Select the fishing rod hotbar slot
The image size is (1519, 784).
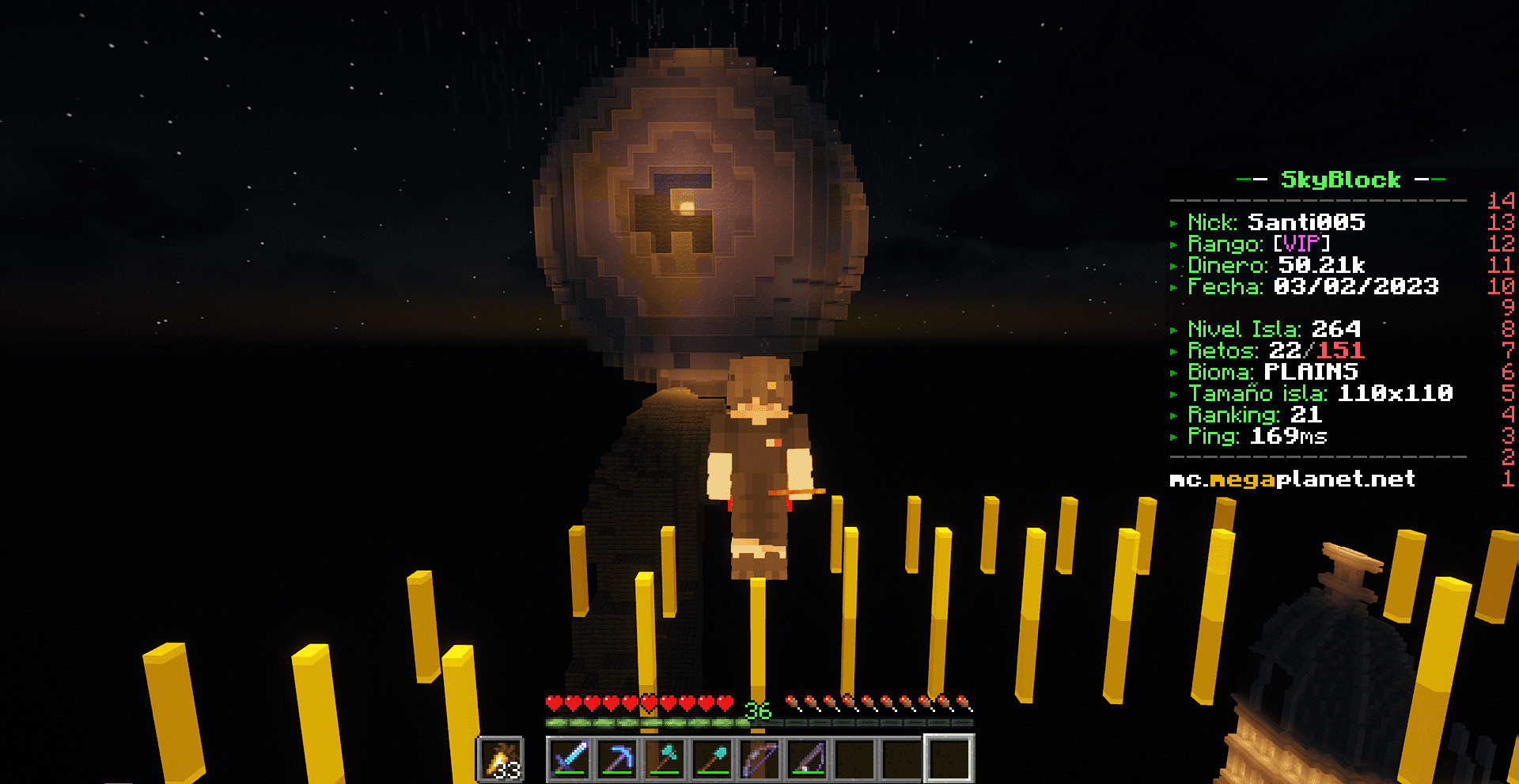pyautogui.click(x=807, y=759)
